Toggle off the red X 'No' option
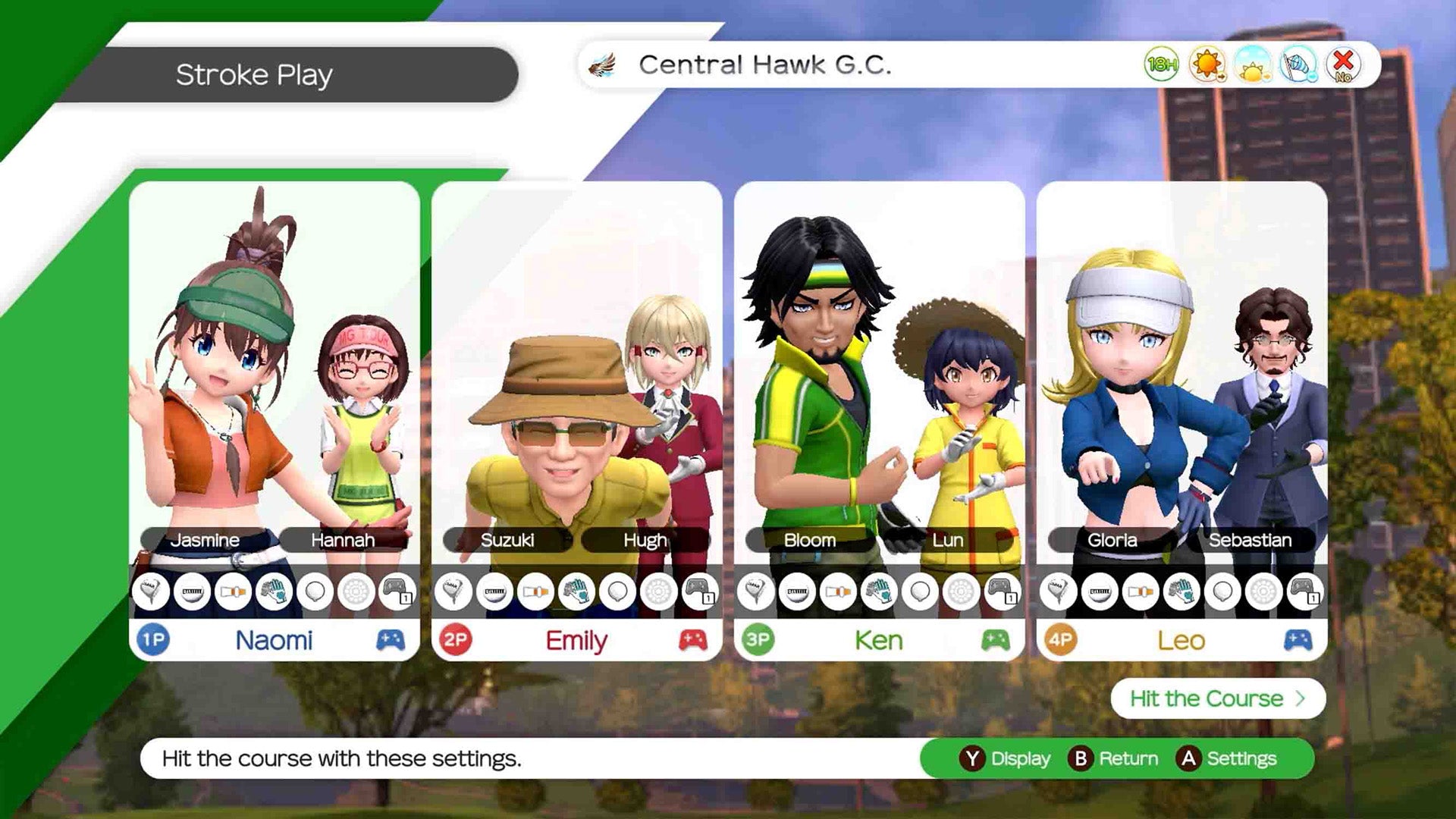Screen dimensions: 1456x819 coord(1341,67)
